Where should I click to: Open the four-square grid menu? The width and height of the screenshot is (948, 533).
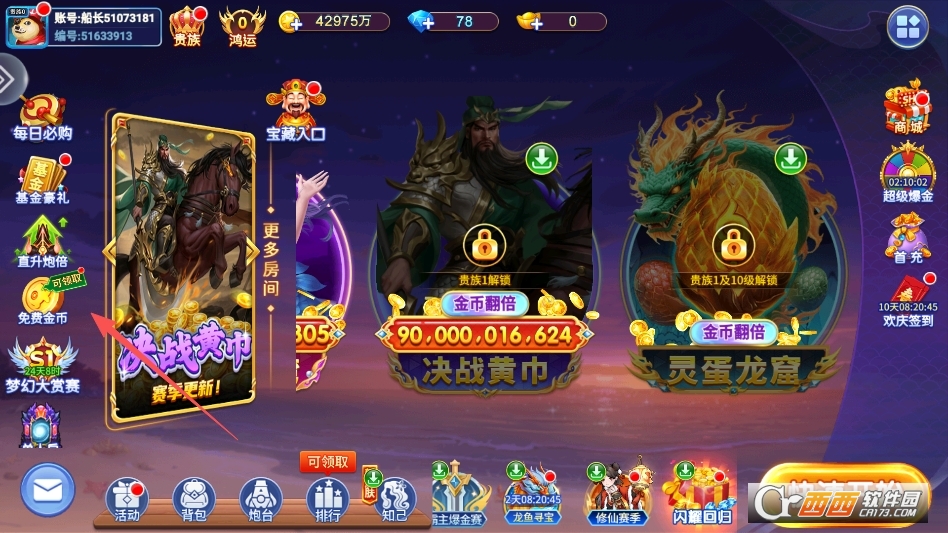[x=908, y=27]
